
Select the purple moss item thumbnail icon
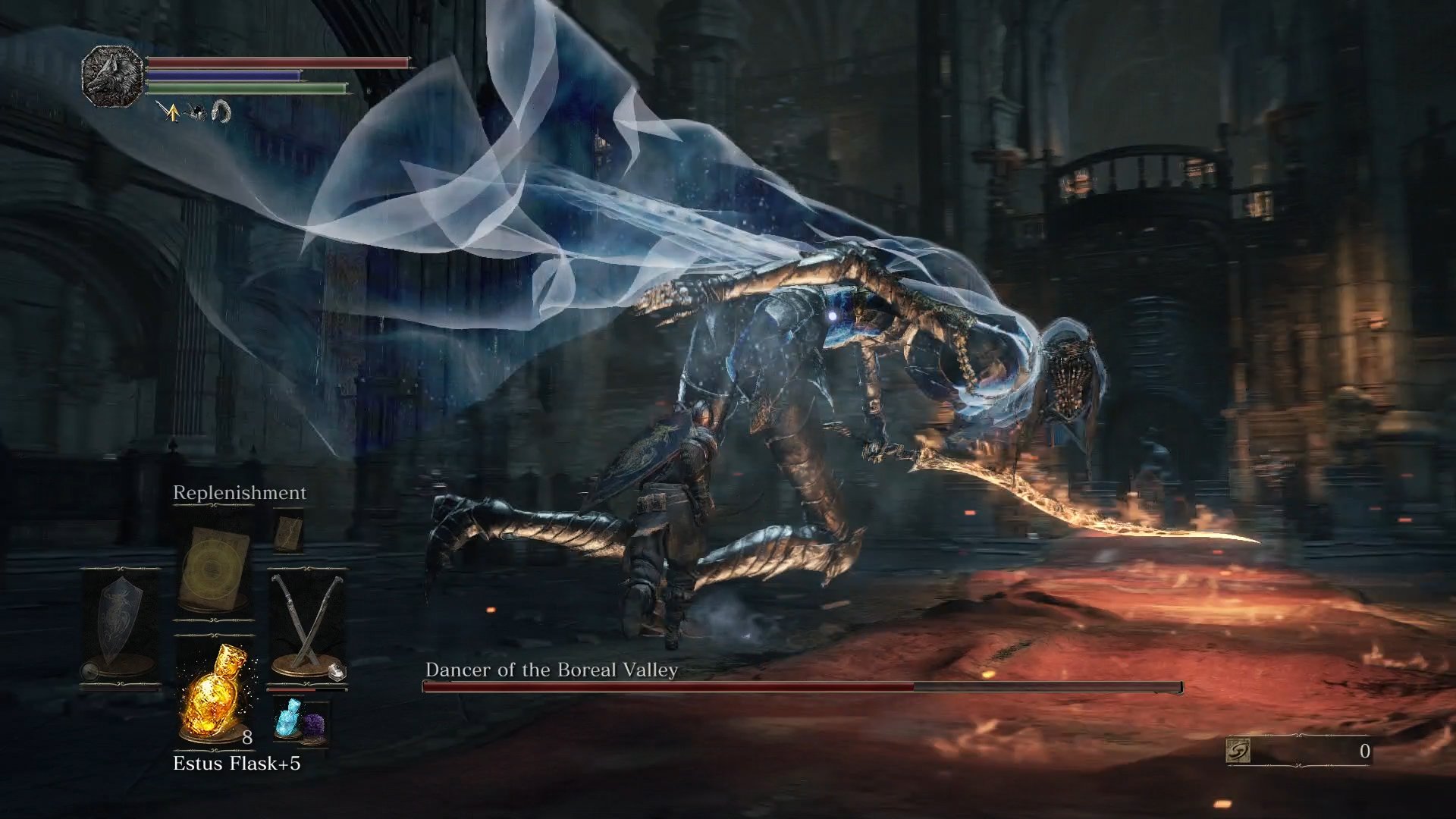point(315,724)
